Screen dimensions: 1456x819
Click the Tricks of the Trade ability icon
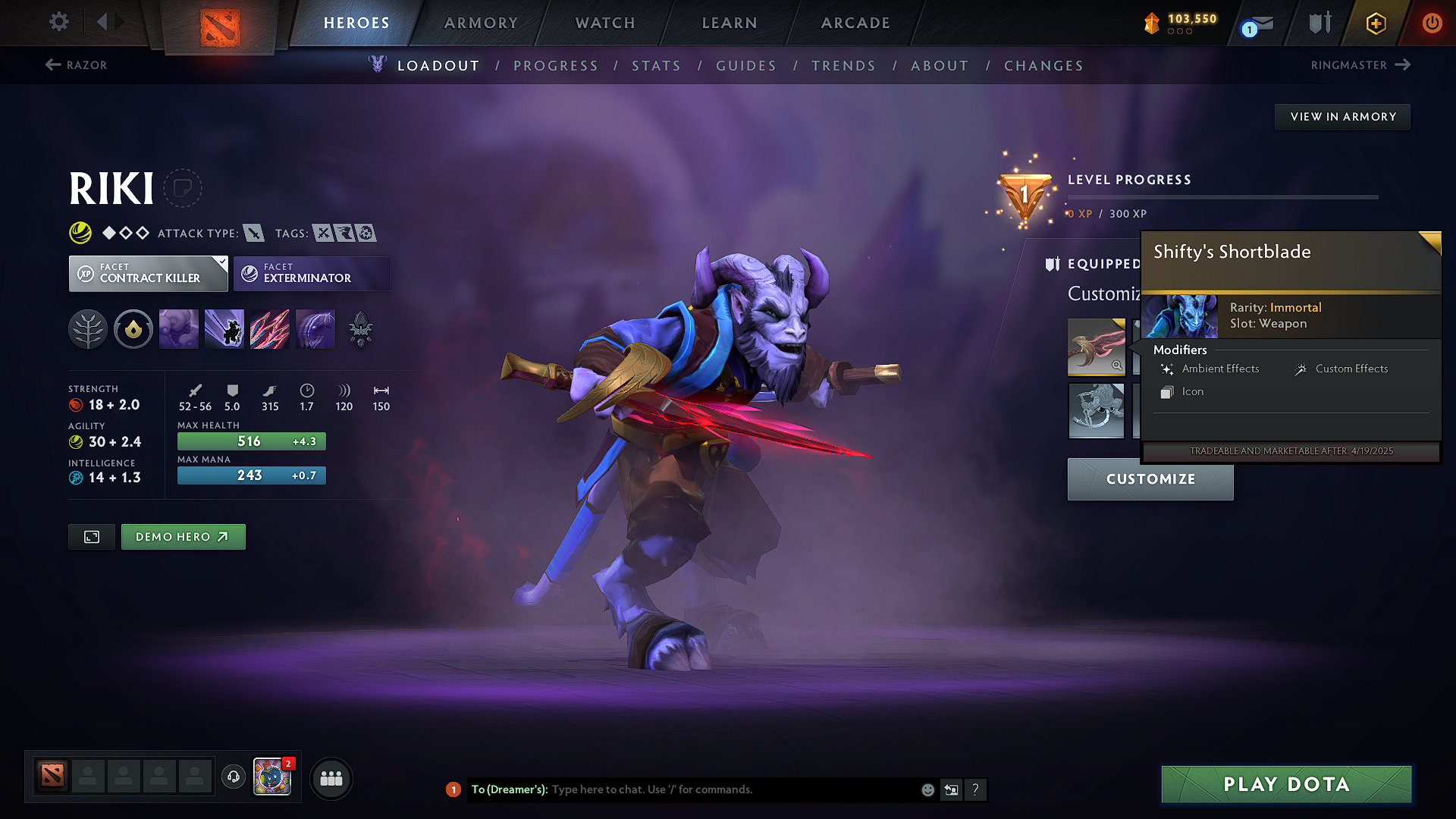pos(270,328)
